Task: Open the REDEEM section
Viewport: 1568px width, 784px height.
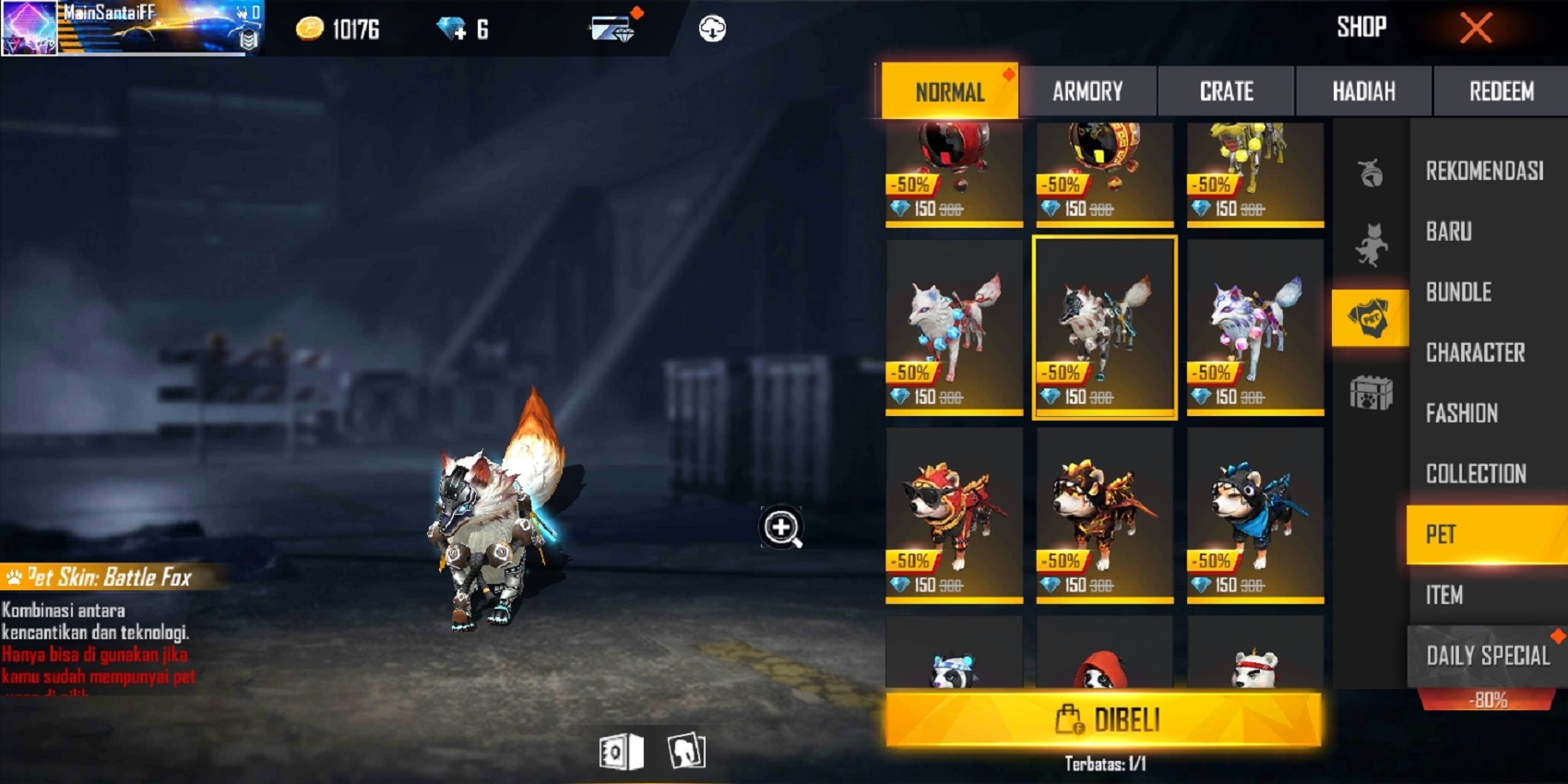Action: pos(1501,91)
